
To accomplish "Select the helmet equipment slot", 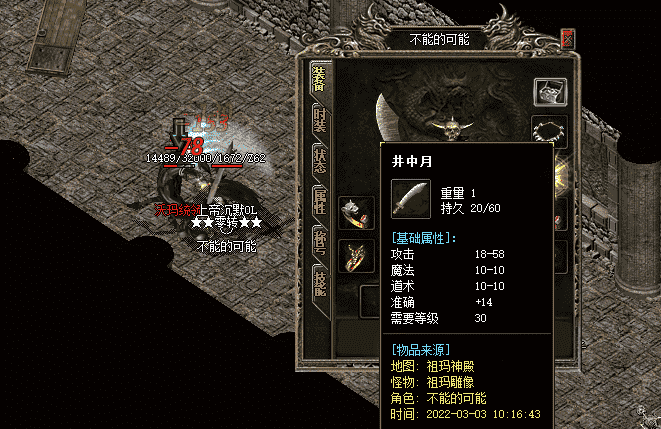I will (x=550, y=93).
